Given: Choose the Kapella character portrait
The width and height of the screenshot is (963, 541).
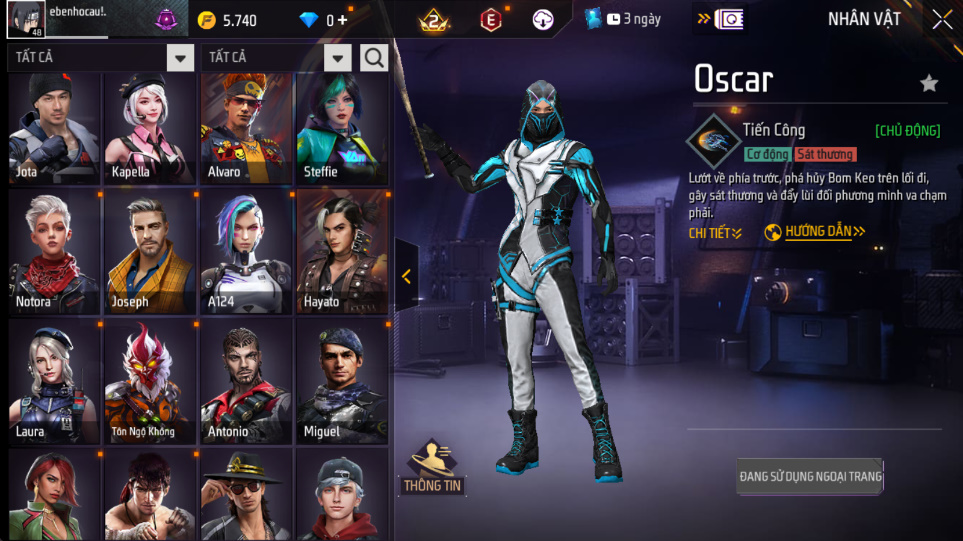Looking at the screenshot, I should (150, 127).
